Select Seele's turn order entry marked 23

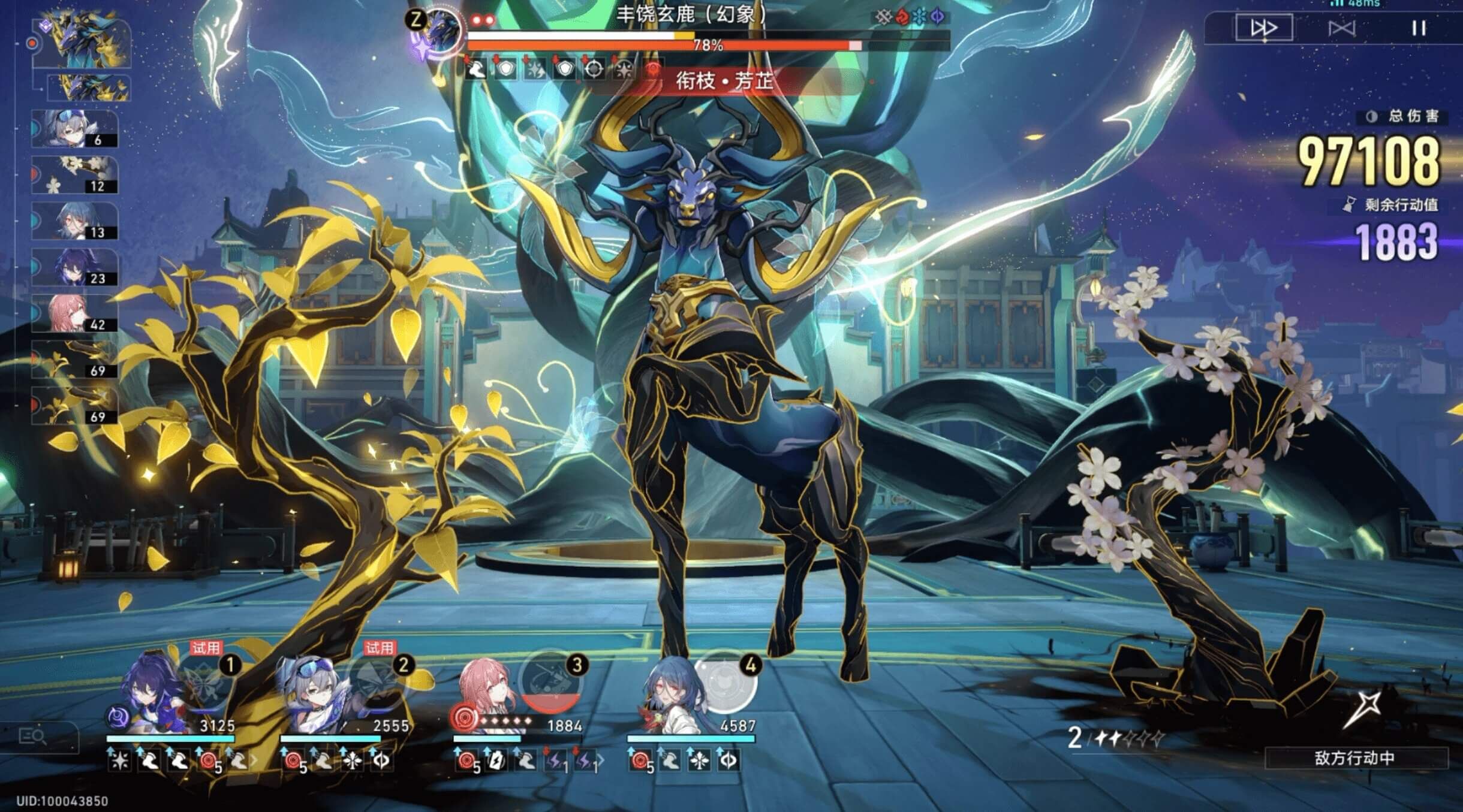point(74,267)
